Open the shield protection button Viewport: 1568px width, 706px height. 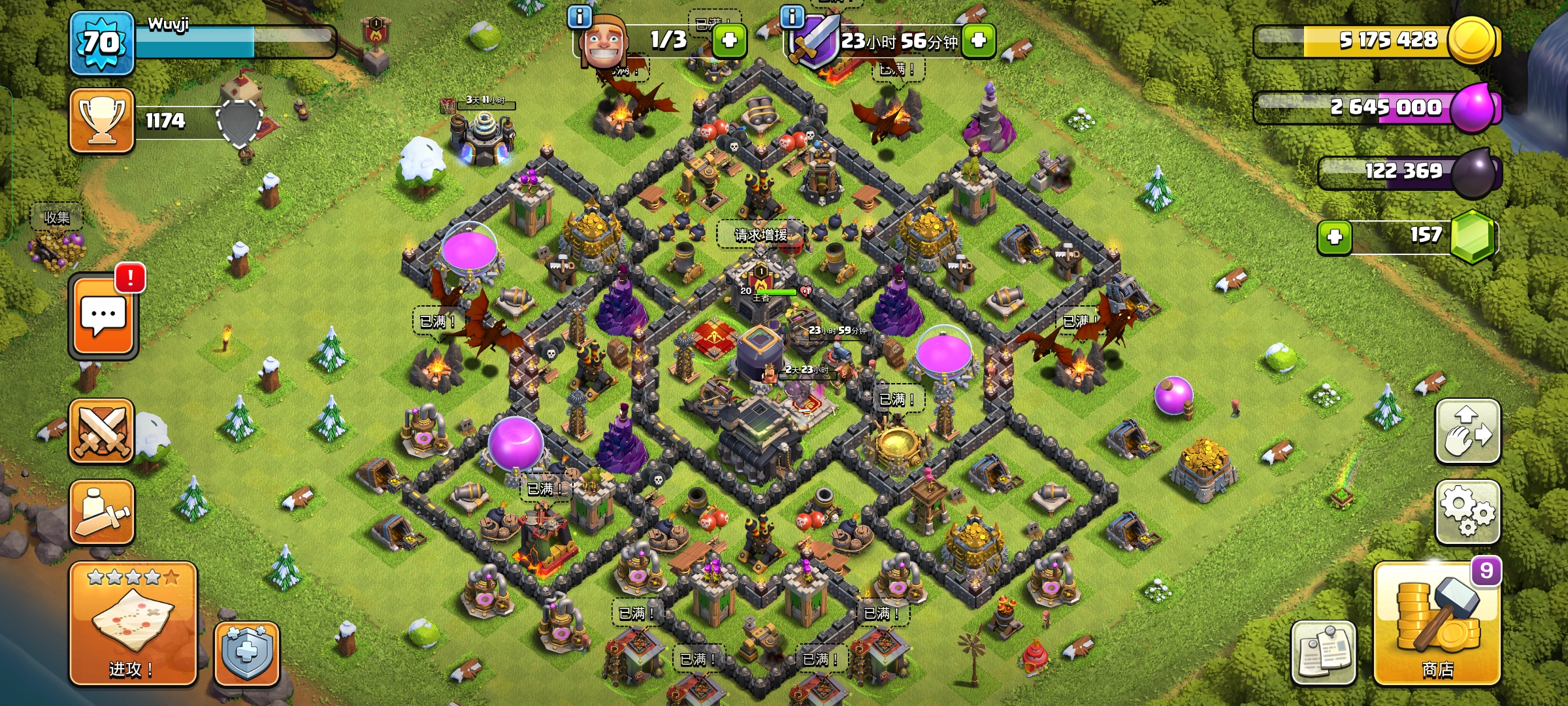coord(246,653)
